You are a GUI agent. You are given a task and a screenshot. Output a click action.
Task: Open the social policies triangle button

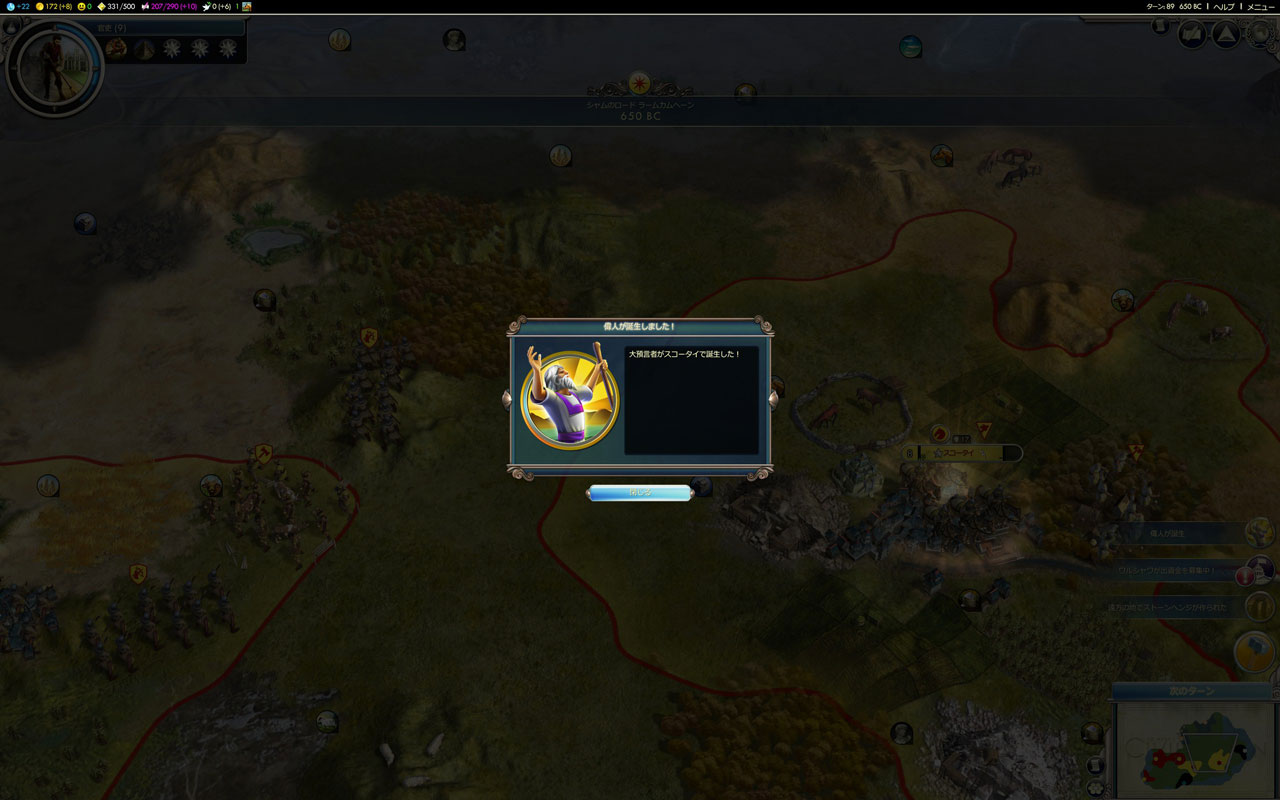pos(1225,34)
